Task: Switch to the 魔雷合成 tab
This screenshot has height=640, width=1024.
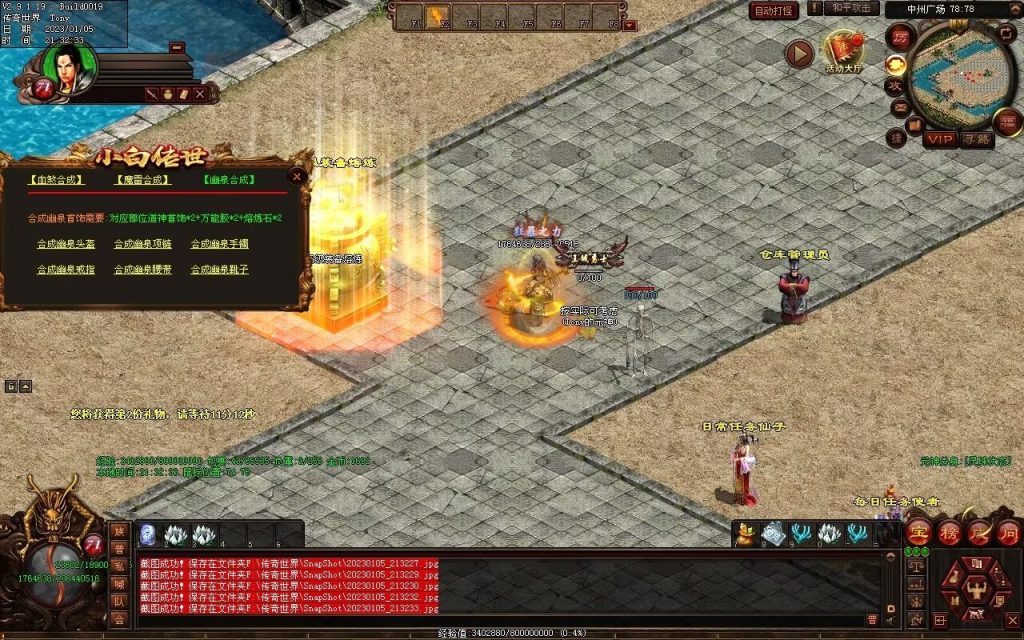Action: pyautogui.click(x=141, y=181)
